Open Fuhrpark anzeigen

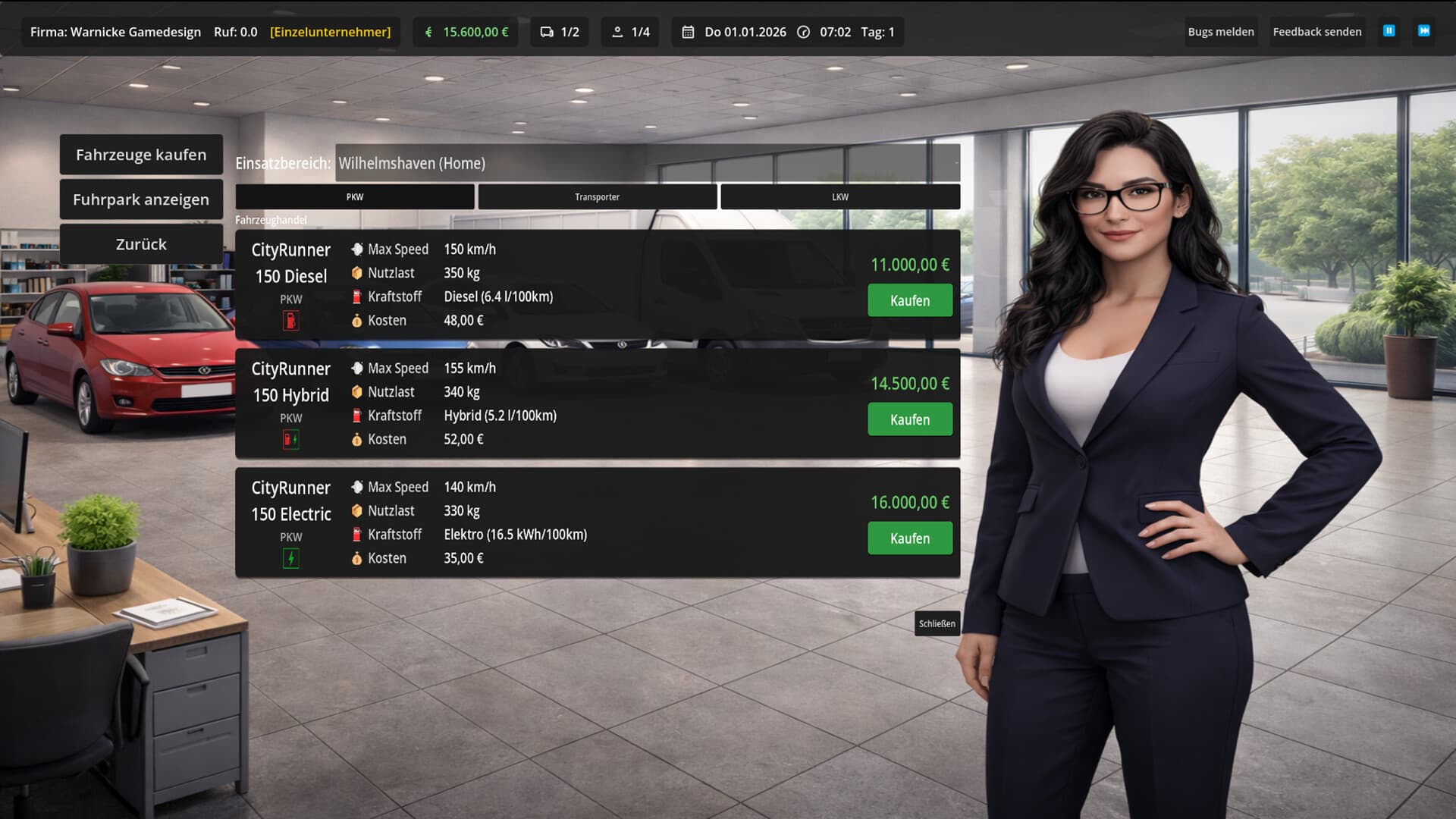tap(140, 199)
